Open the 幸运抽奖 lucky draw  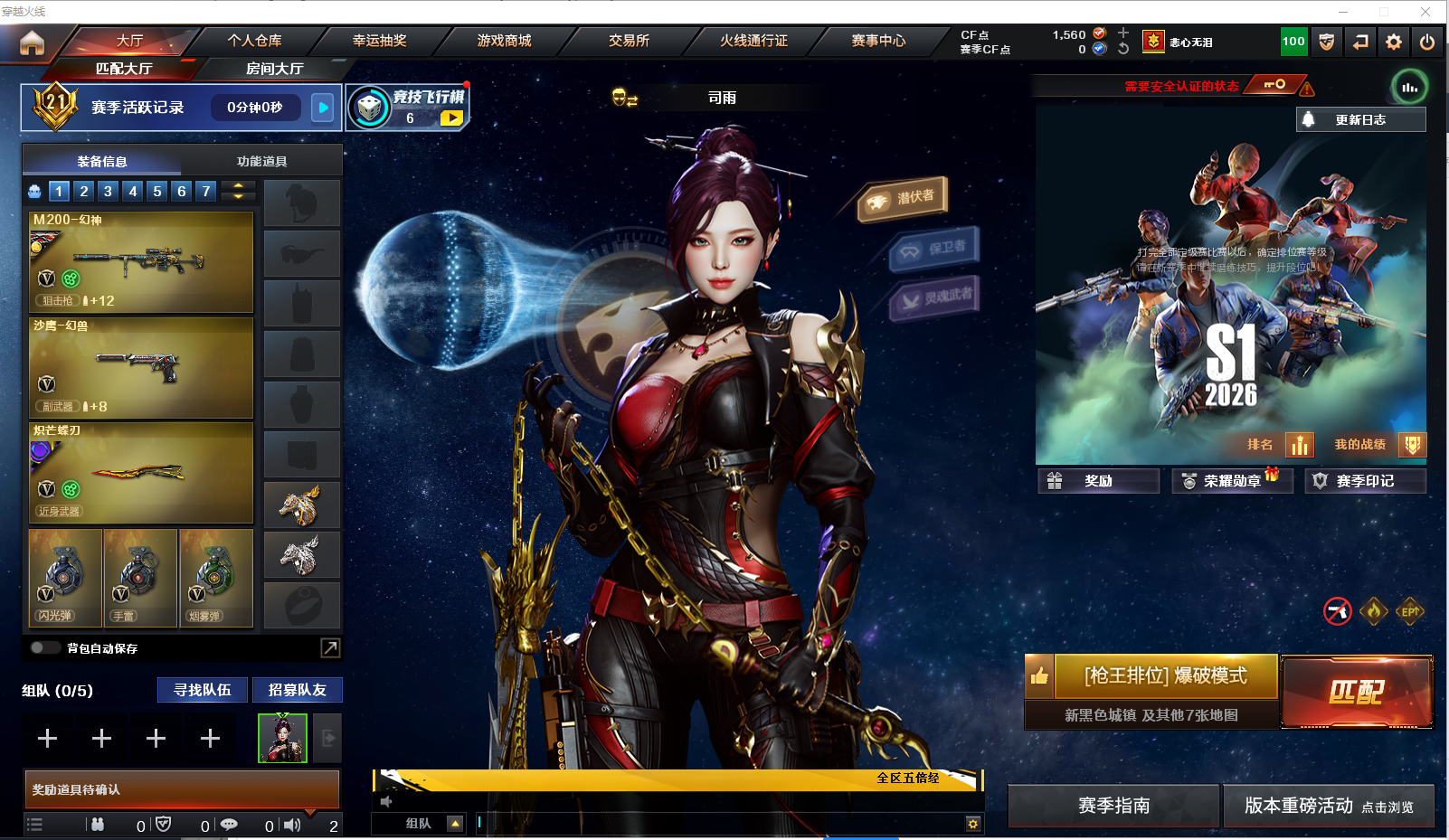[379, 41]
